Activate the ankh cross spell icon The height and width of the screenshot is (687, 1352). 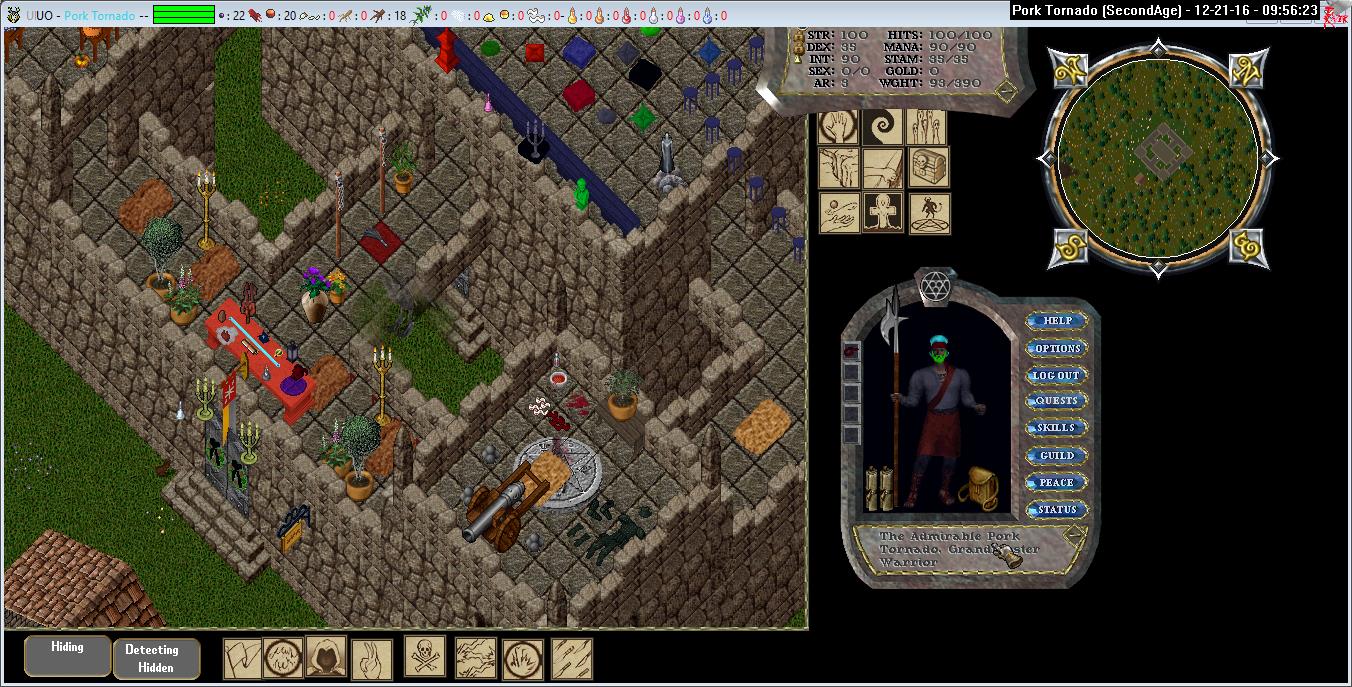(x=884, y=213)
